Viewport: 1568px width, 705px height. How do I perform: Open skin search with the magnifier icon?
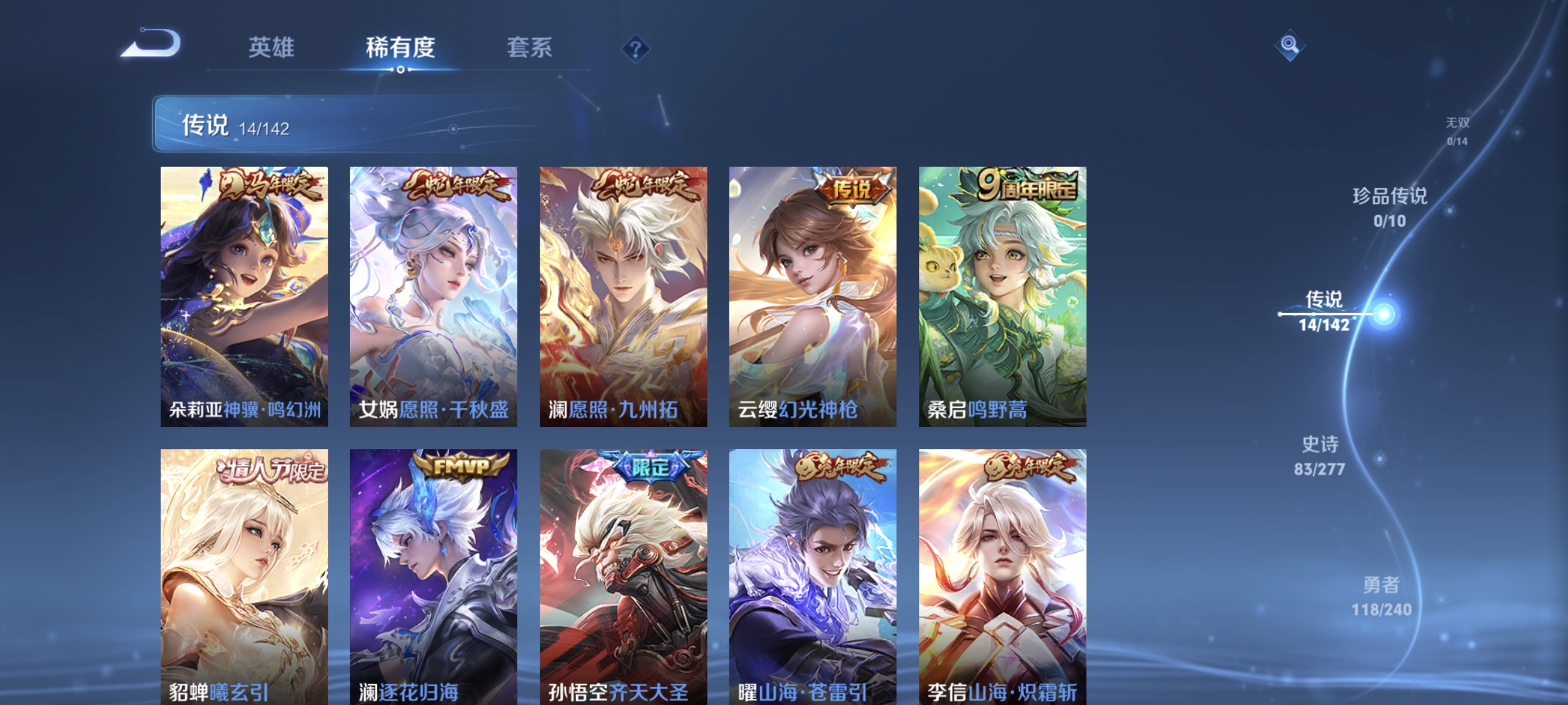1290,46
